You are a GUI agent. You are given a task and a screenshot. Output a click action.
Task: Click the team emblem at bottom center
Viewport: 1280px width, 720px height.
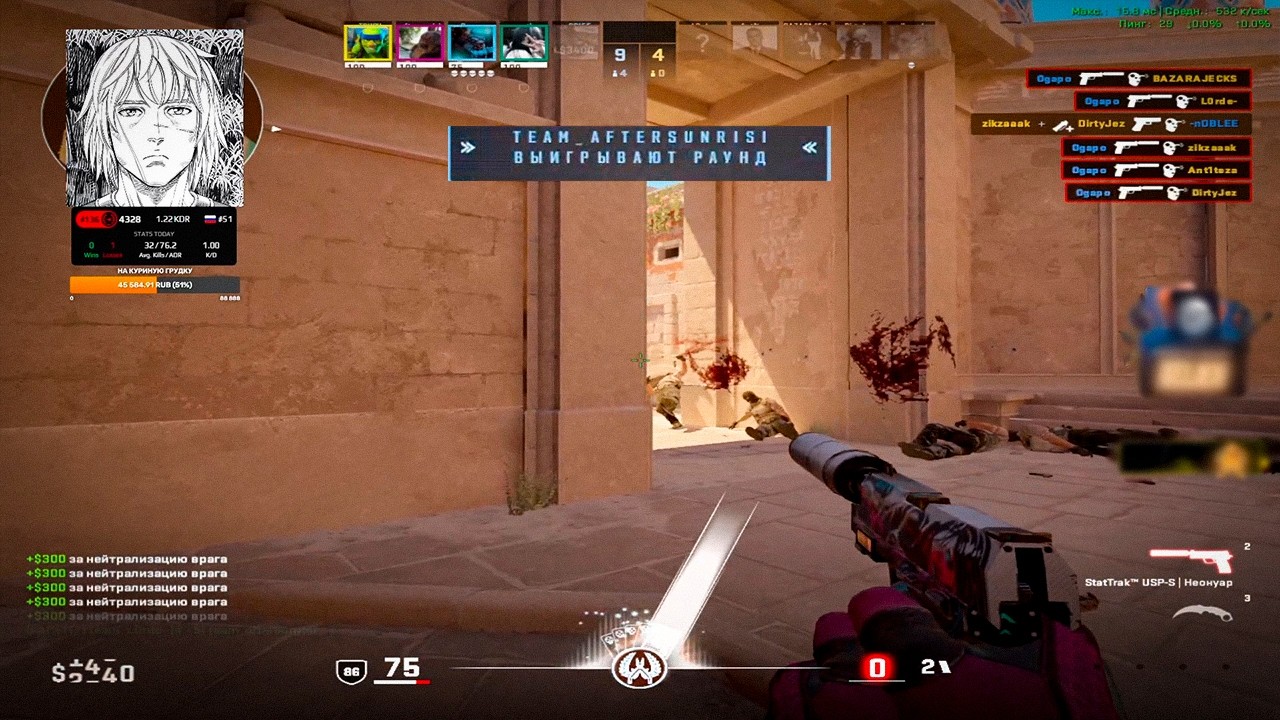[x=639, y=668]
